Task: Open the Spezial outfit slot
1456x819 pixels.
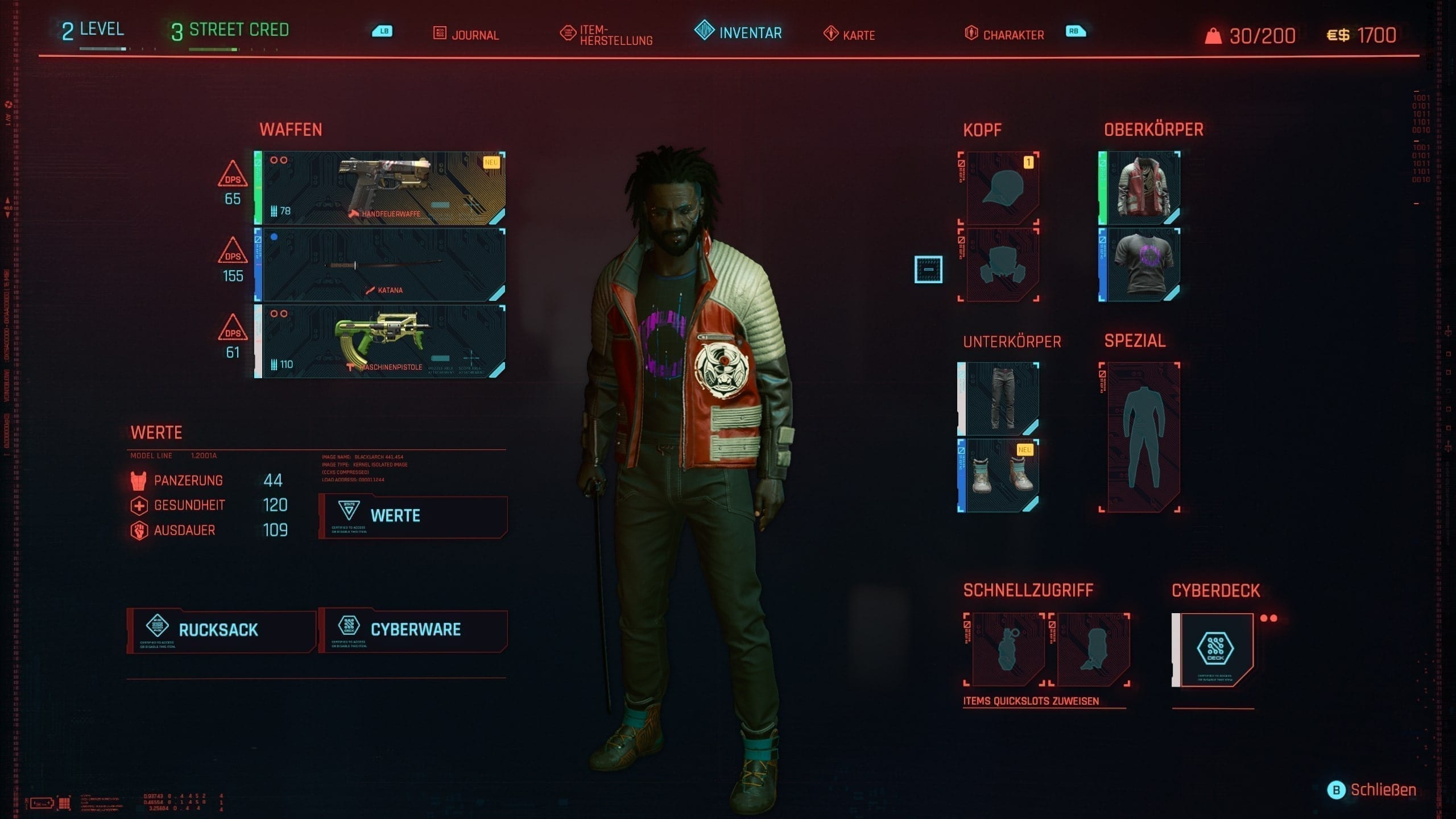Action: click(x=1141, y=437)
